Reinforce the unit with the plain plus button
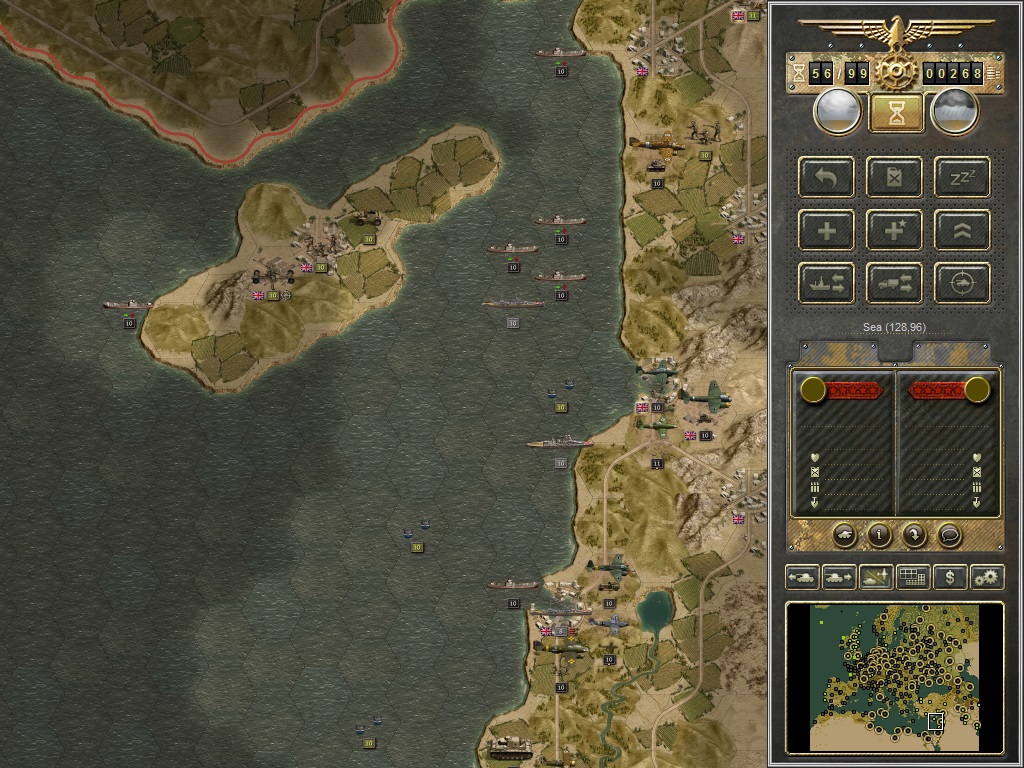1024x768 pixels. (x=827, y=230)
